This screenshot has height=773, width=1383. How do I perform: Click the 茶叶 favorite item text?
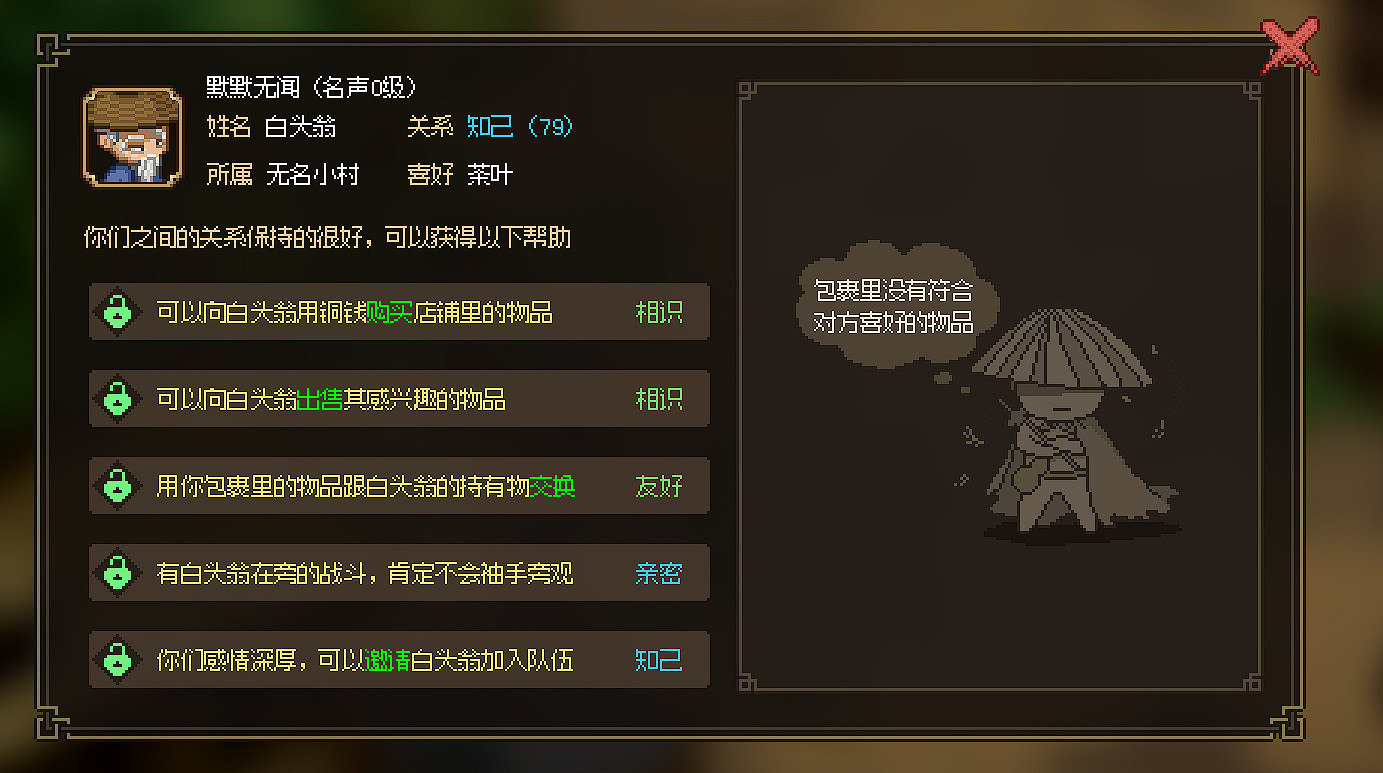(x=494, y=174)
